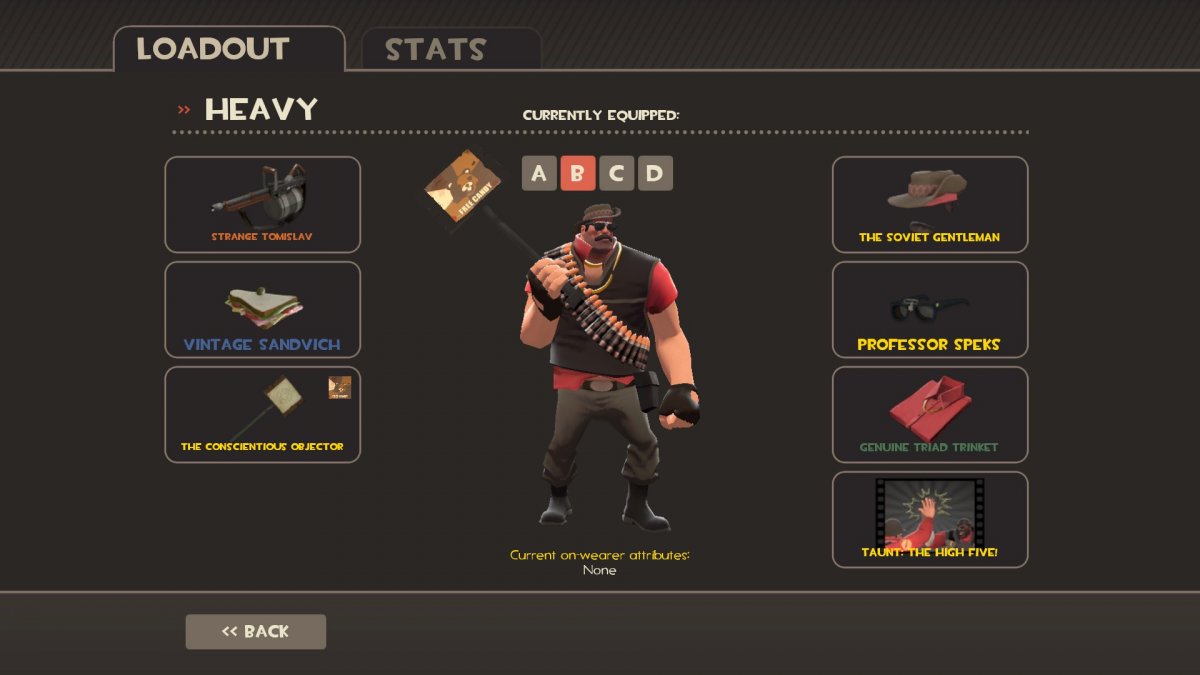Activate loadout preset D
Viewport: 1200px width, 675px height.
click(x=654, y=173)
